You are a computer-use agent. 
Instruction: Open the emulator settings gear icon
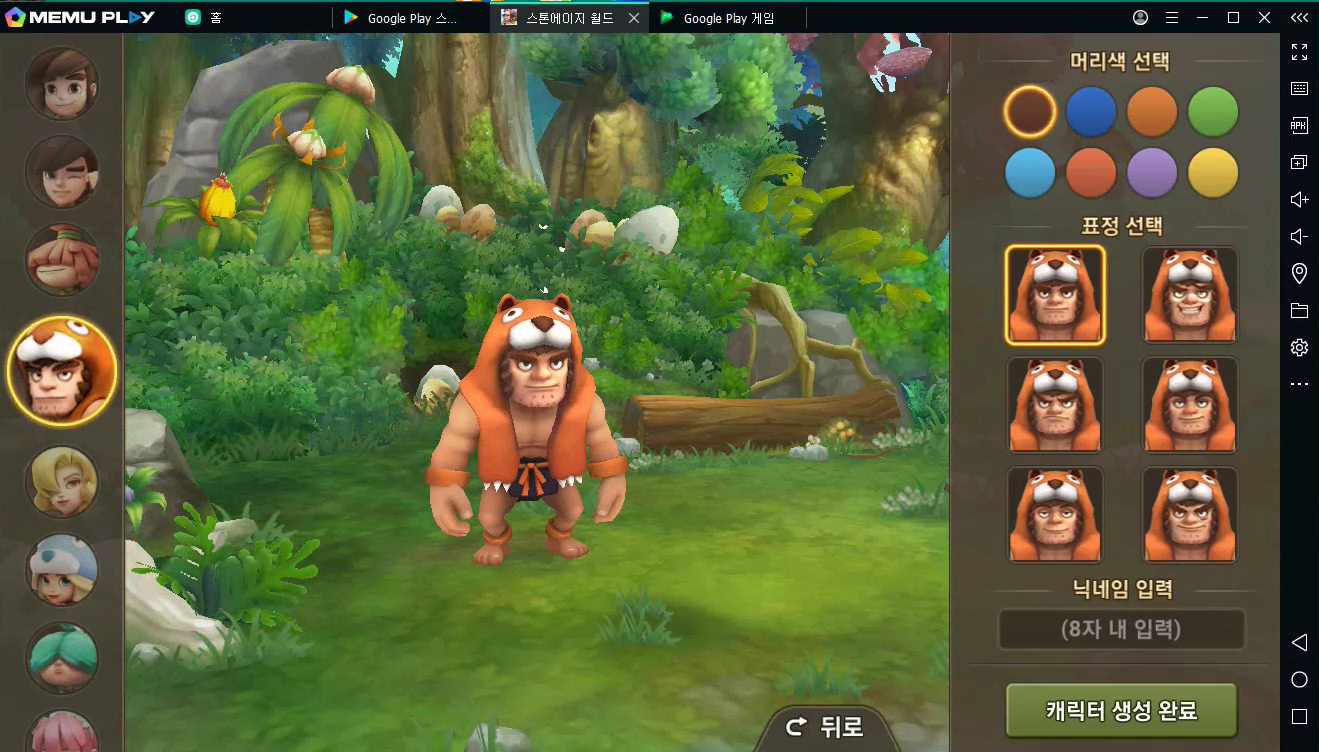1299,348
